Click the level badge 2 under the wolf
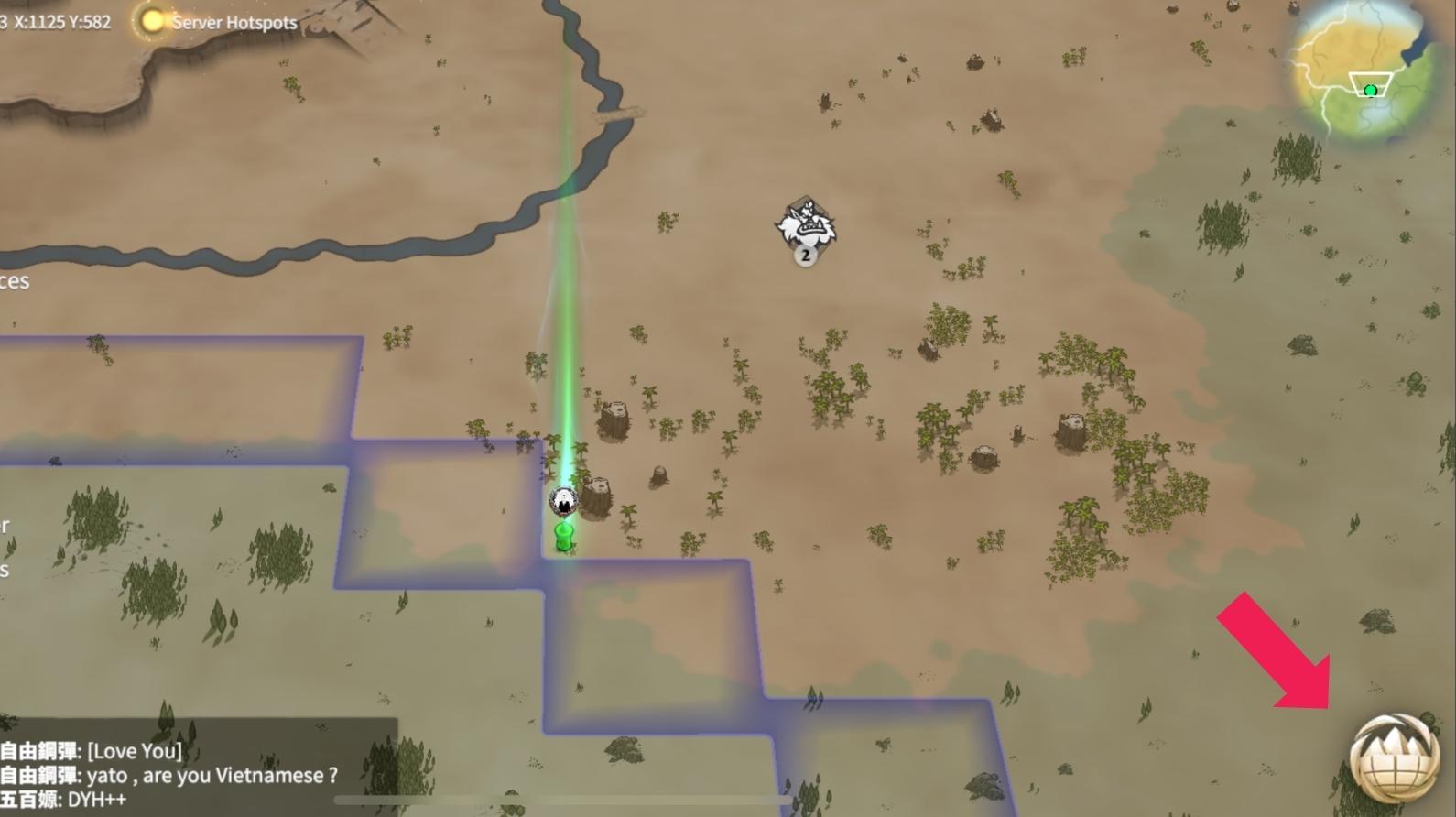 (x=804, y=256)
